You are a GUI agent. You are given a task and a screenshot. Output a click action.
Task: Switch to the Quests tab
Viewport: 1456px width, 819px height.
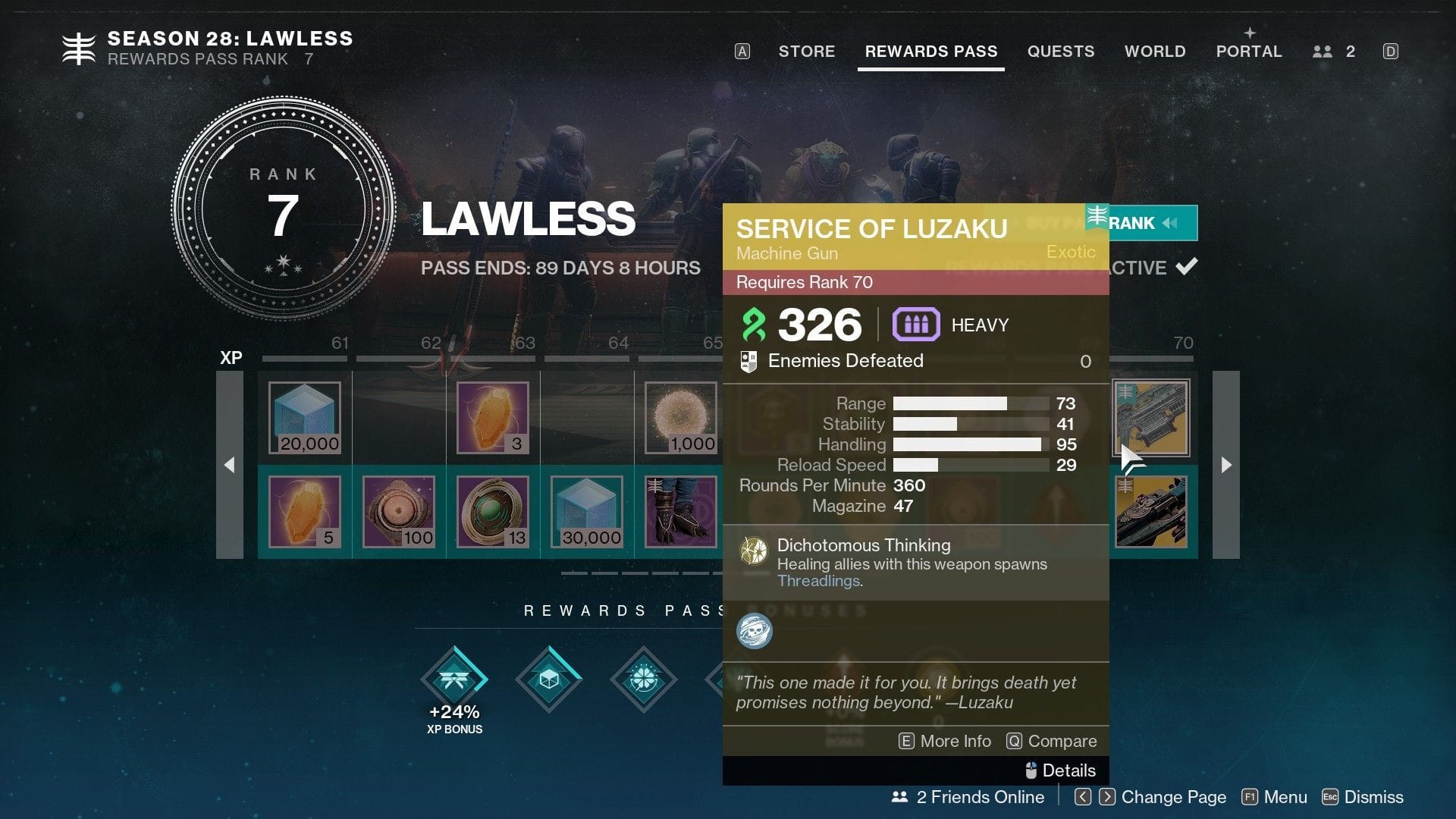coord(1061,52)
